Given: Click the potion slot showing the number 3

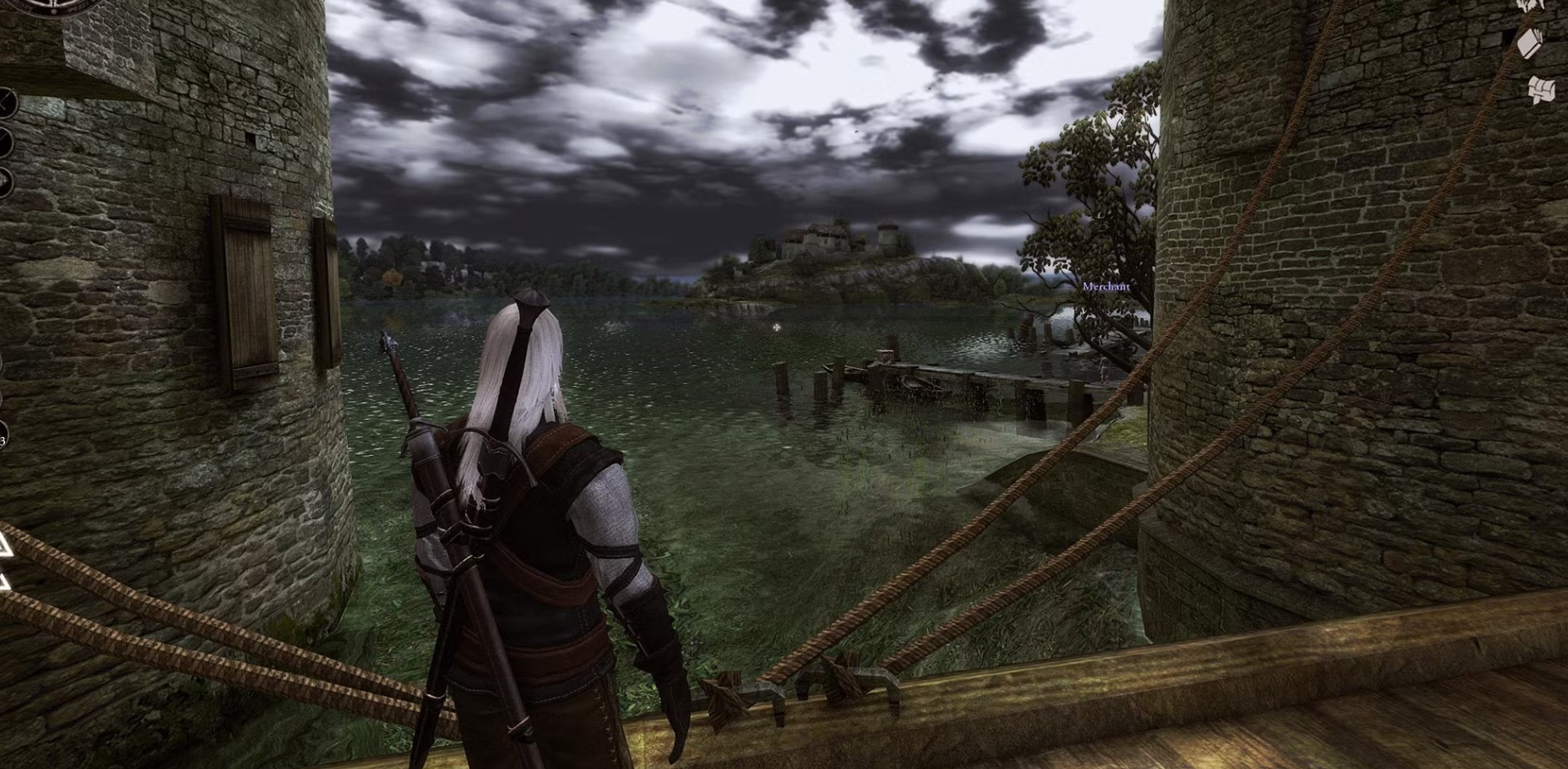Looking at the screenshot, I should pyautogui.click(x=4, y=436).
